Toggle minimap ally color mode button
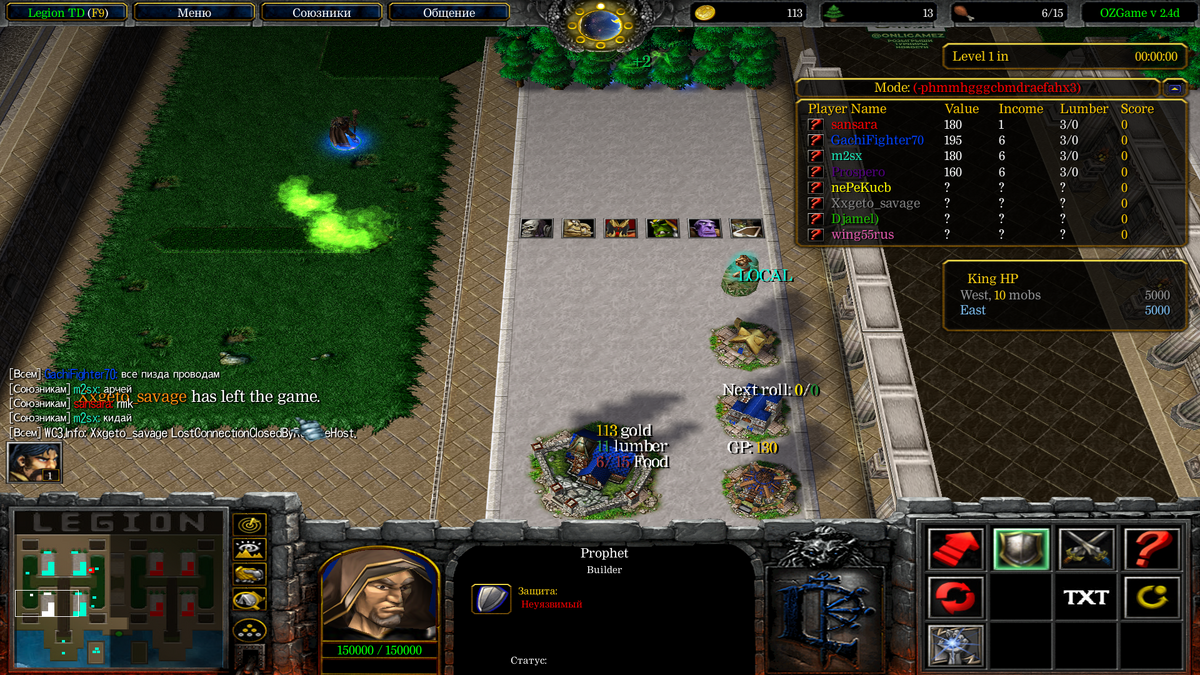1200x675 pixels. [x=249, y=574]
